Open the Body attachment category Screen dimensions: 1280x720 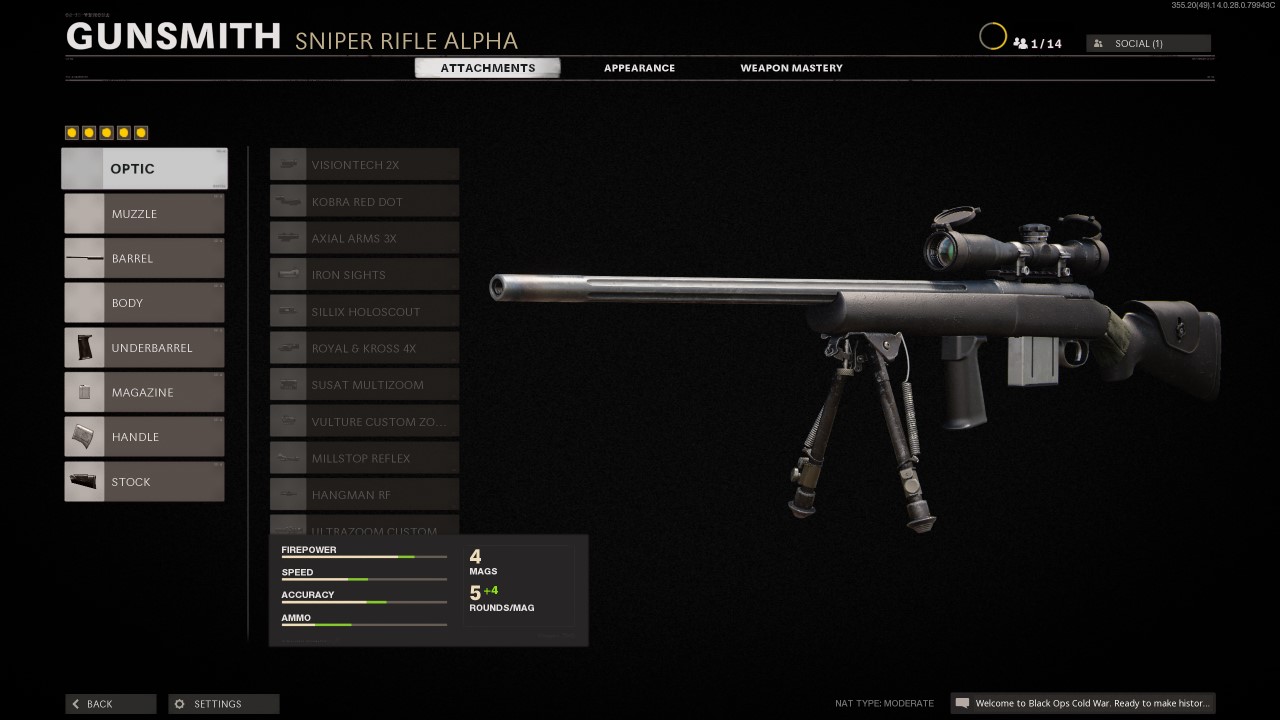[145, 303]
